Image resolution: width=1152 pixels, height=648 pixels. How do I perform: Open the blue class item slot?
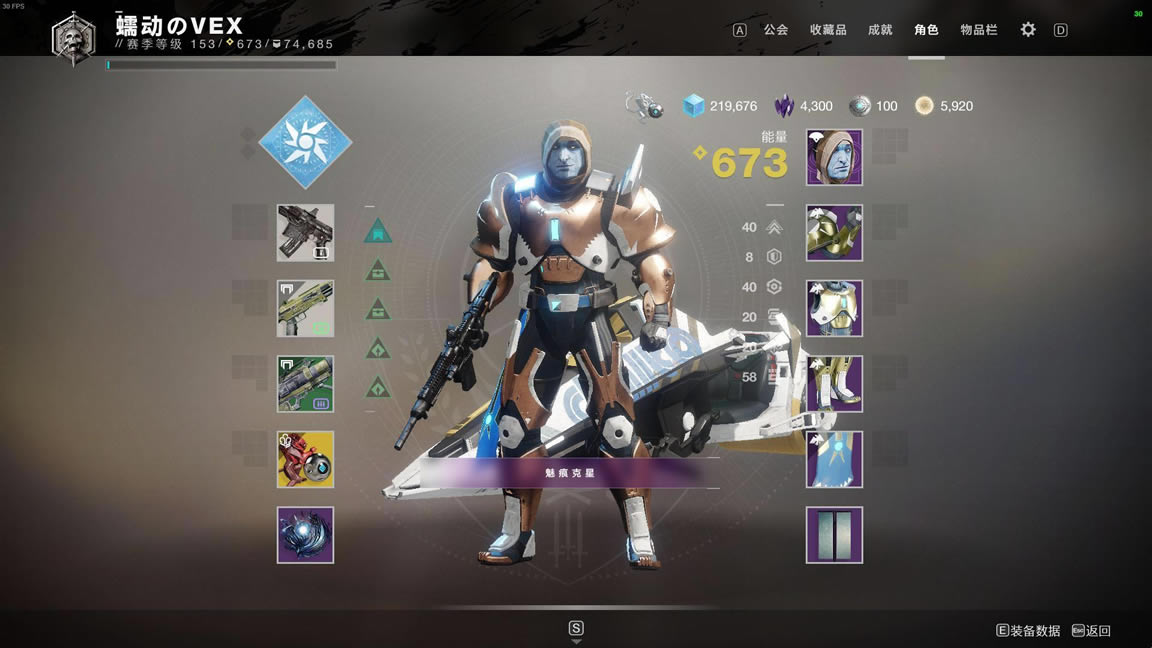(834, 459)
